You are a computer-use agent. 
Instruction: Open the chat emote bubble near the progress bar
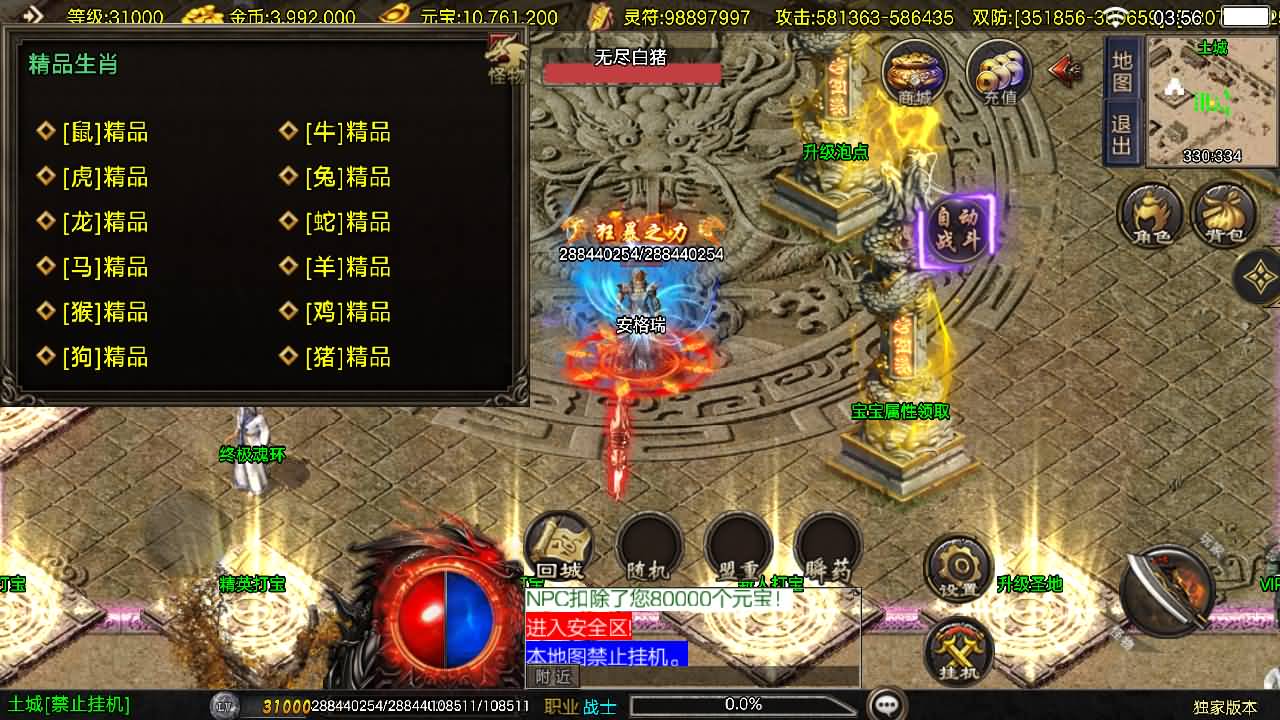tap(888, 705)
